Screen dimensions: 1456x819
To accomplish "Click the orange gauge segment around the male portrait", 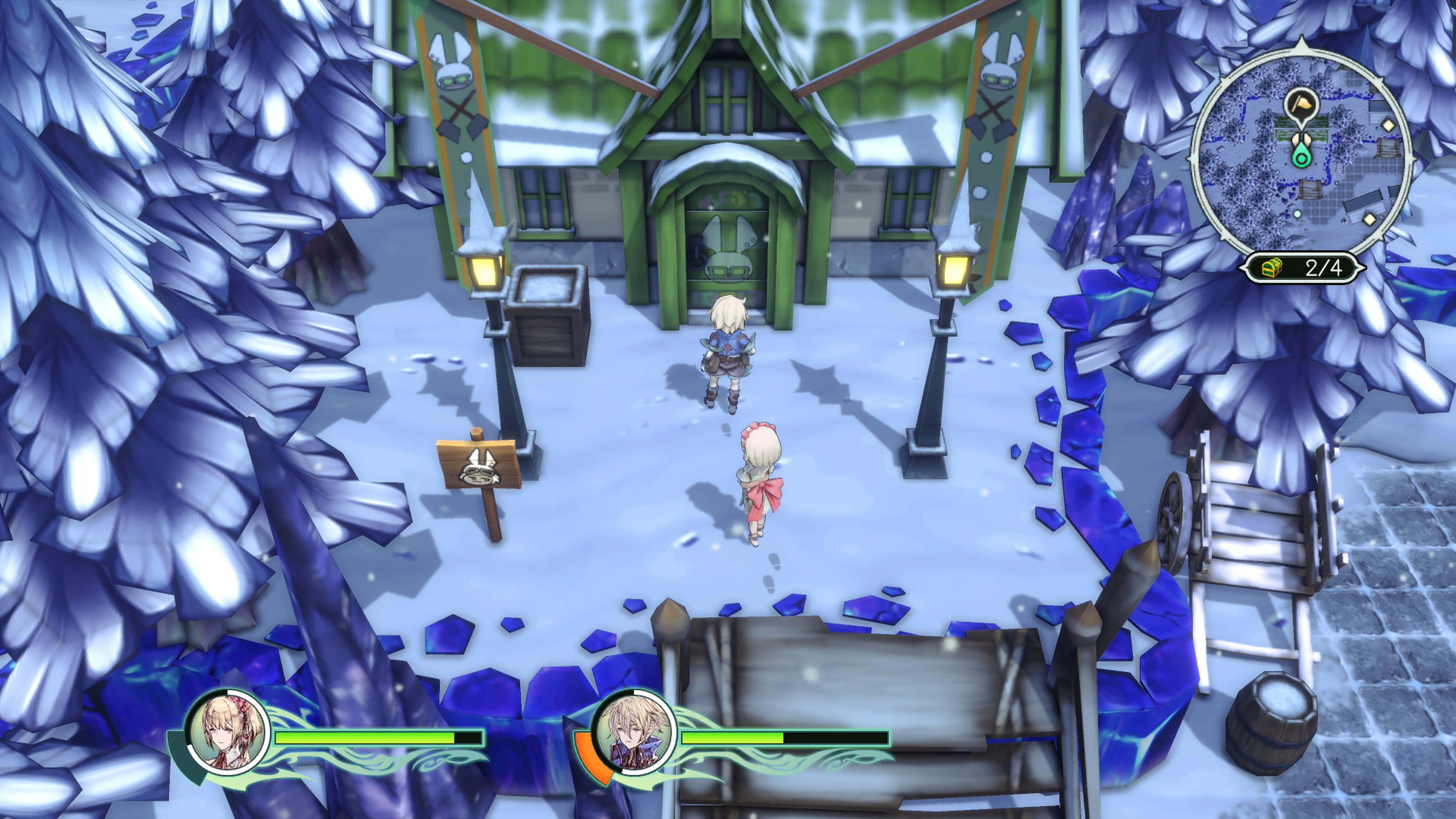I will (588, 752).
